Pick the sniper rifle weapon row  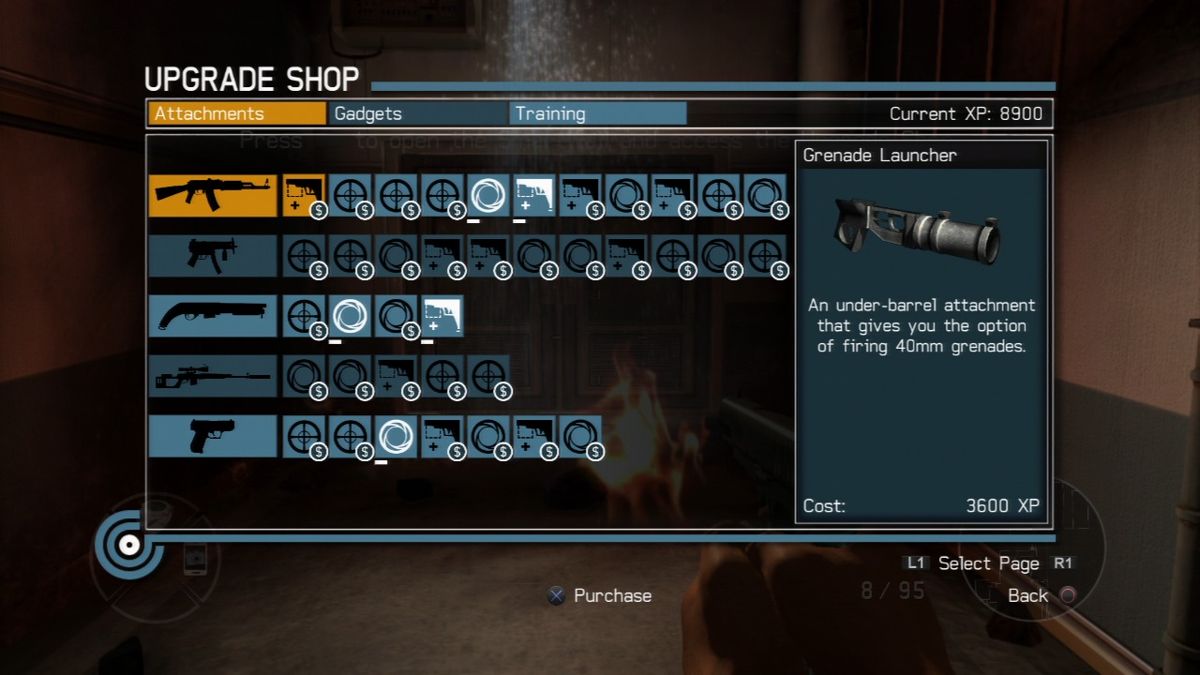[212, 376]
